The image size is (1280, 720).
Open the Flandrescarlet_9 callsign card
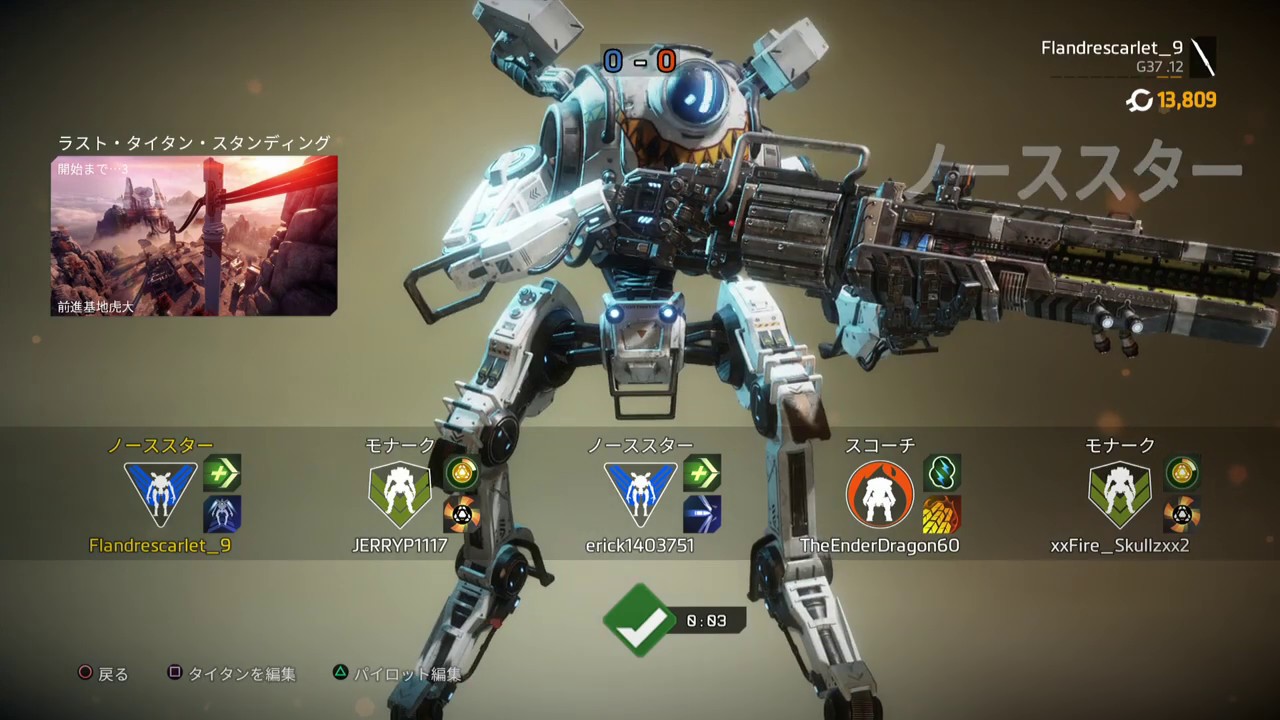[1128, 57]
